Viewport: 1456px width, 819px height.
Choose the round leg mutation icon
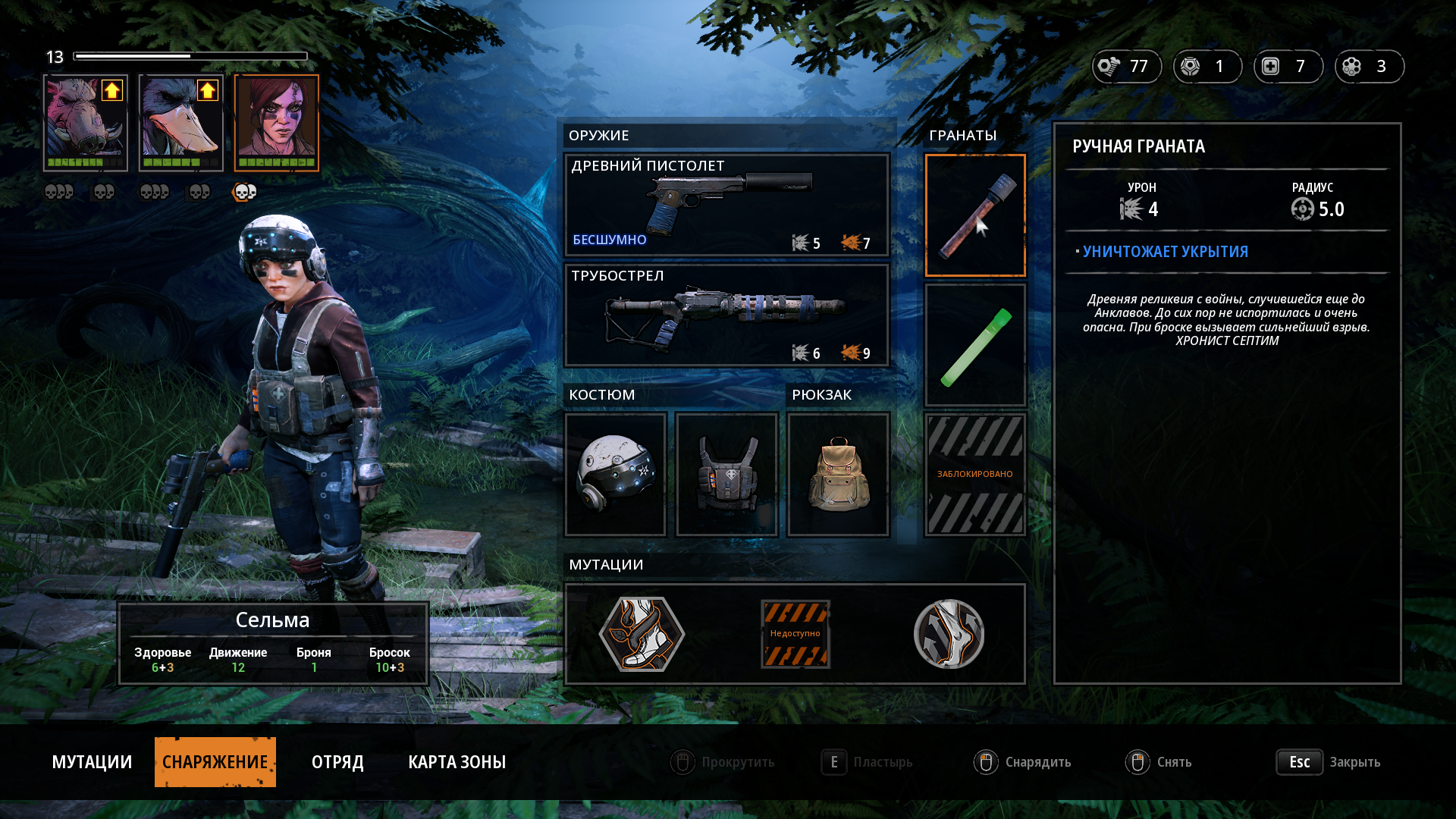949,634
